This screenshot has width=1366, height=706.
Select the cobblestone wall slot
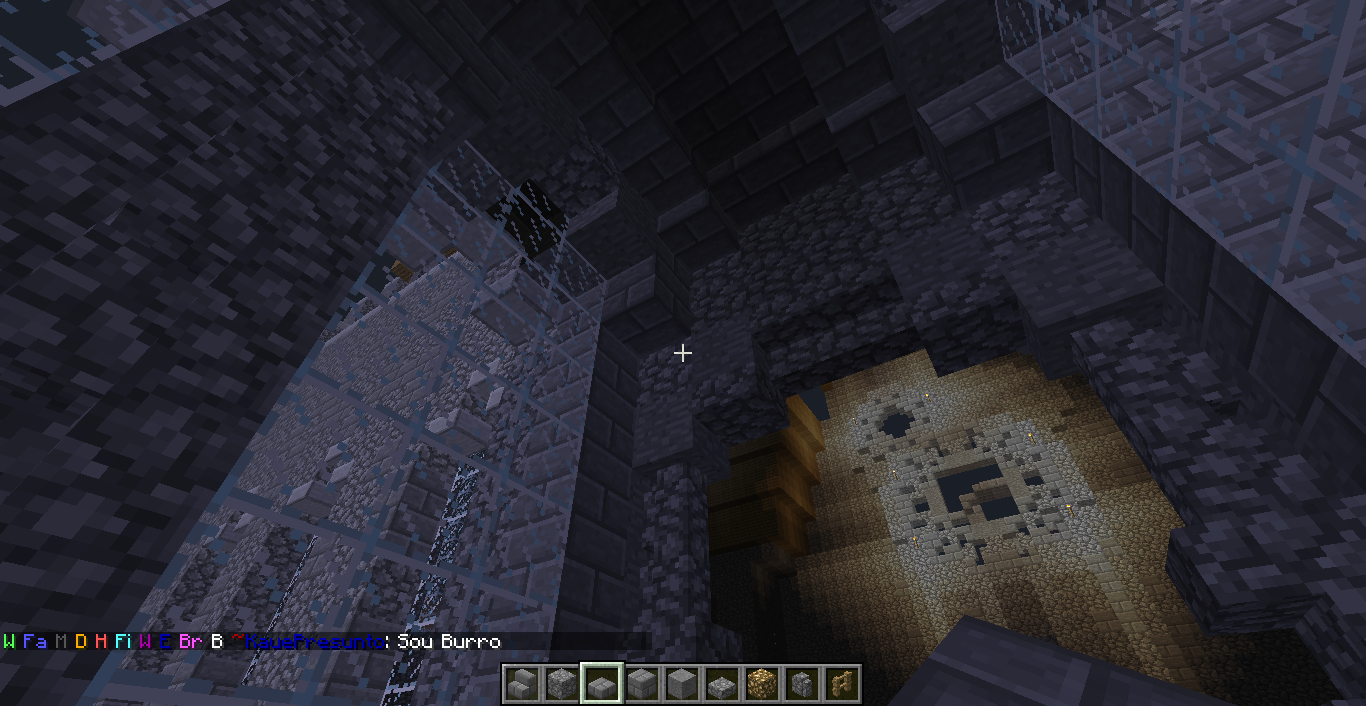pyautogui.click(x=801, y=684)
